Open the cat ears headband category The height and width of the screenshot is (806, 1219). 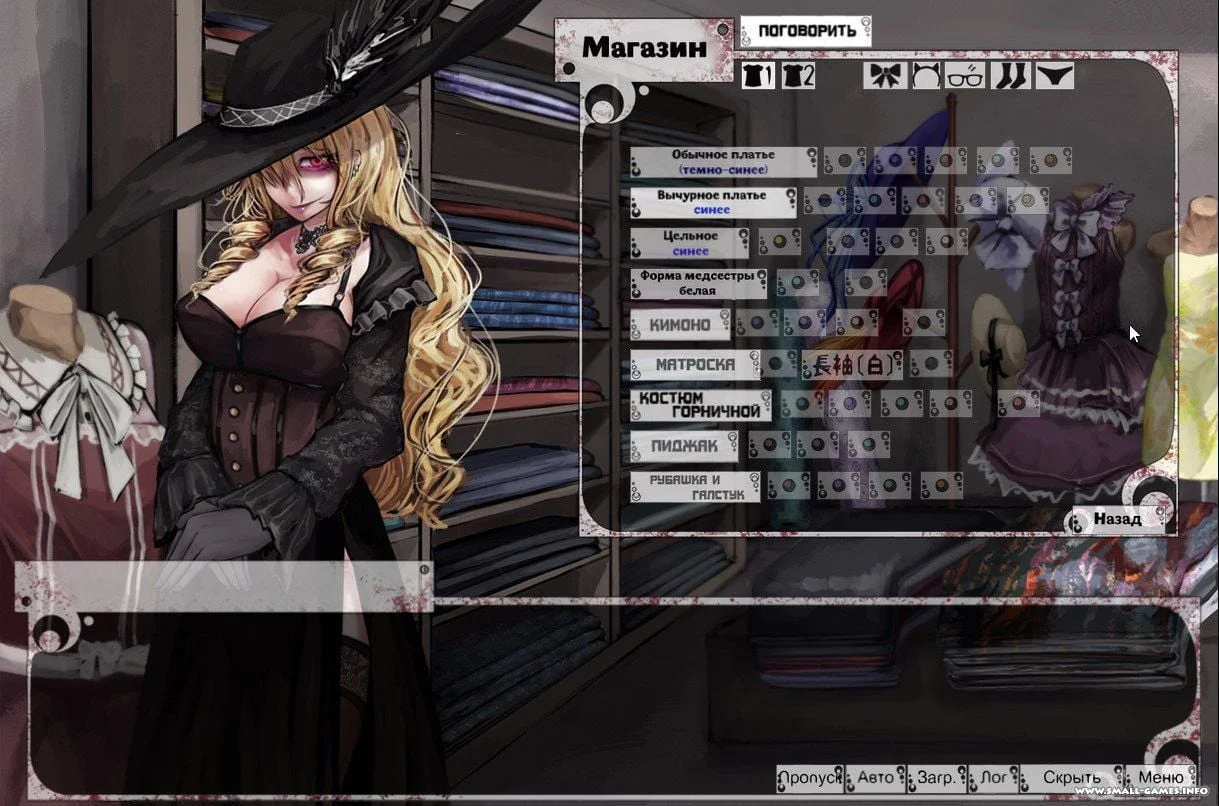click(926, 75)
